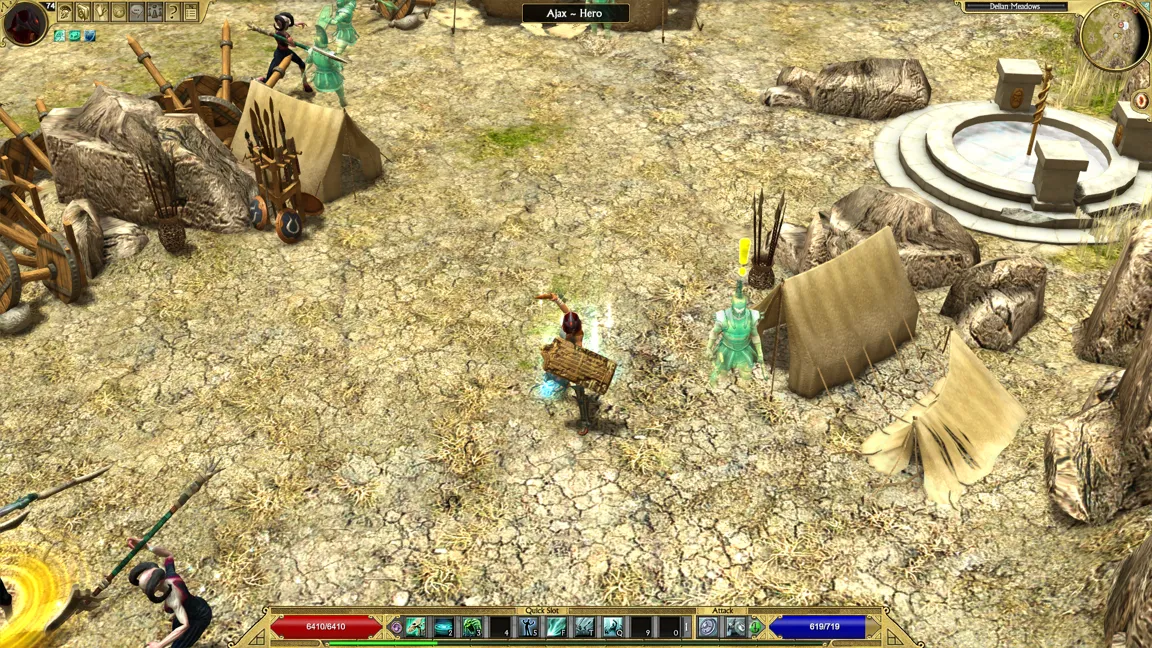Use the skill in quick slot 2
This screenshot has width=1152, height=648.
443,627
